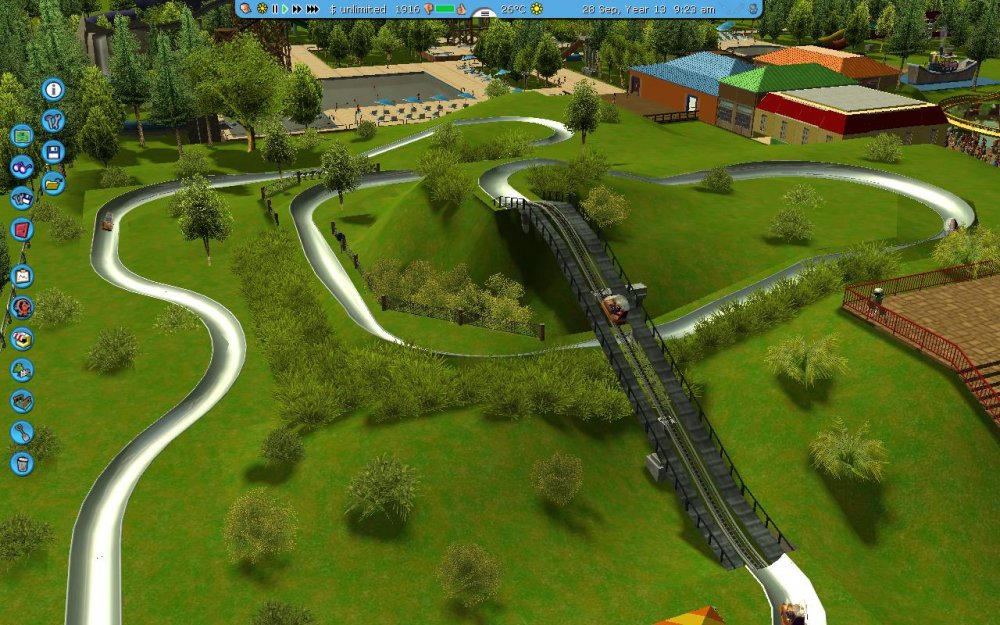
Task: Select the disk-and-wrench file menu icon
Action: point(21,198)
